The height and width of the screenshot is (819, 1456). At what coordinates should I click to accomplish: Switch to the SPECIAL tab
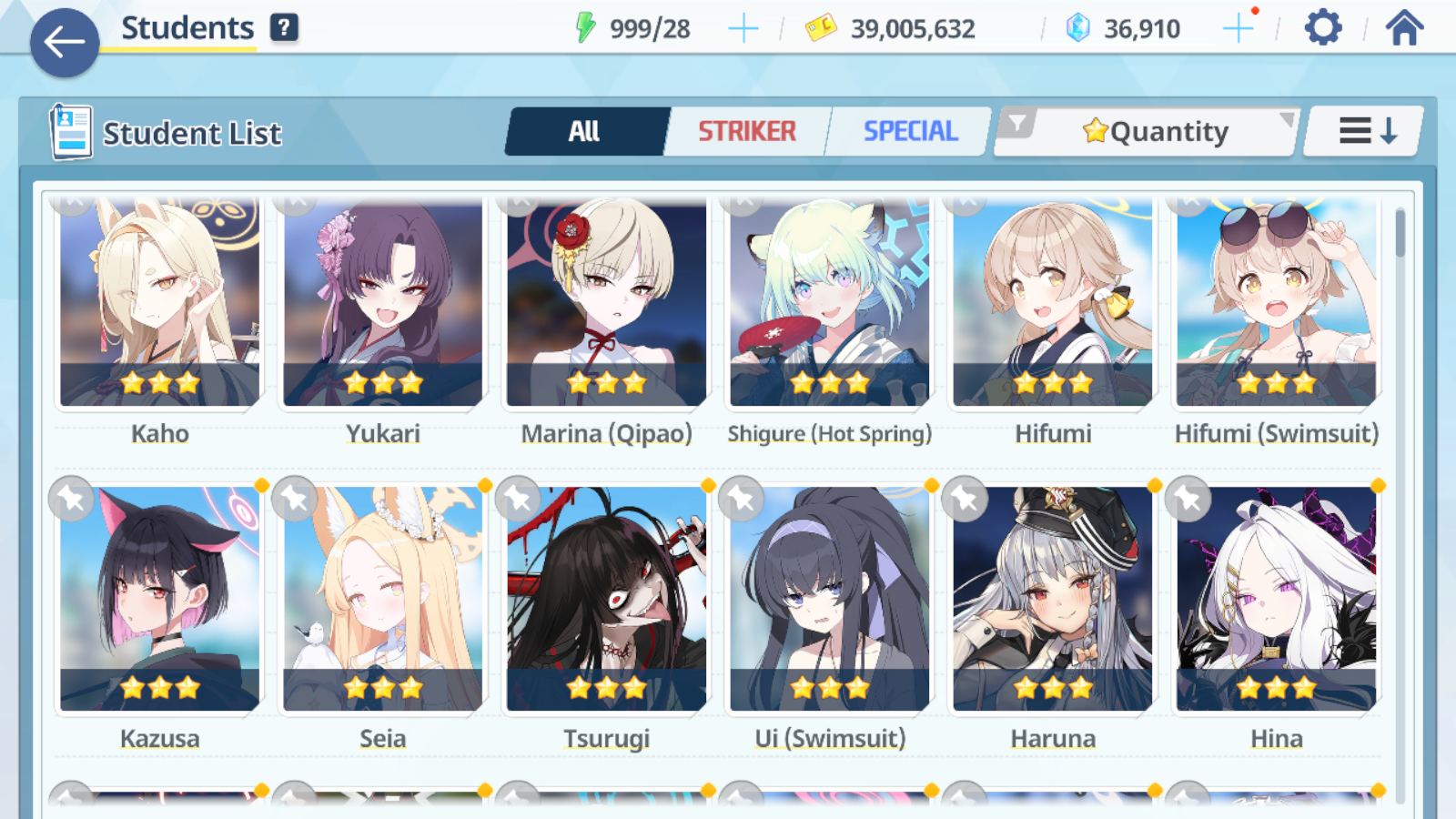coord(910,132)
